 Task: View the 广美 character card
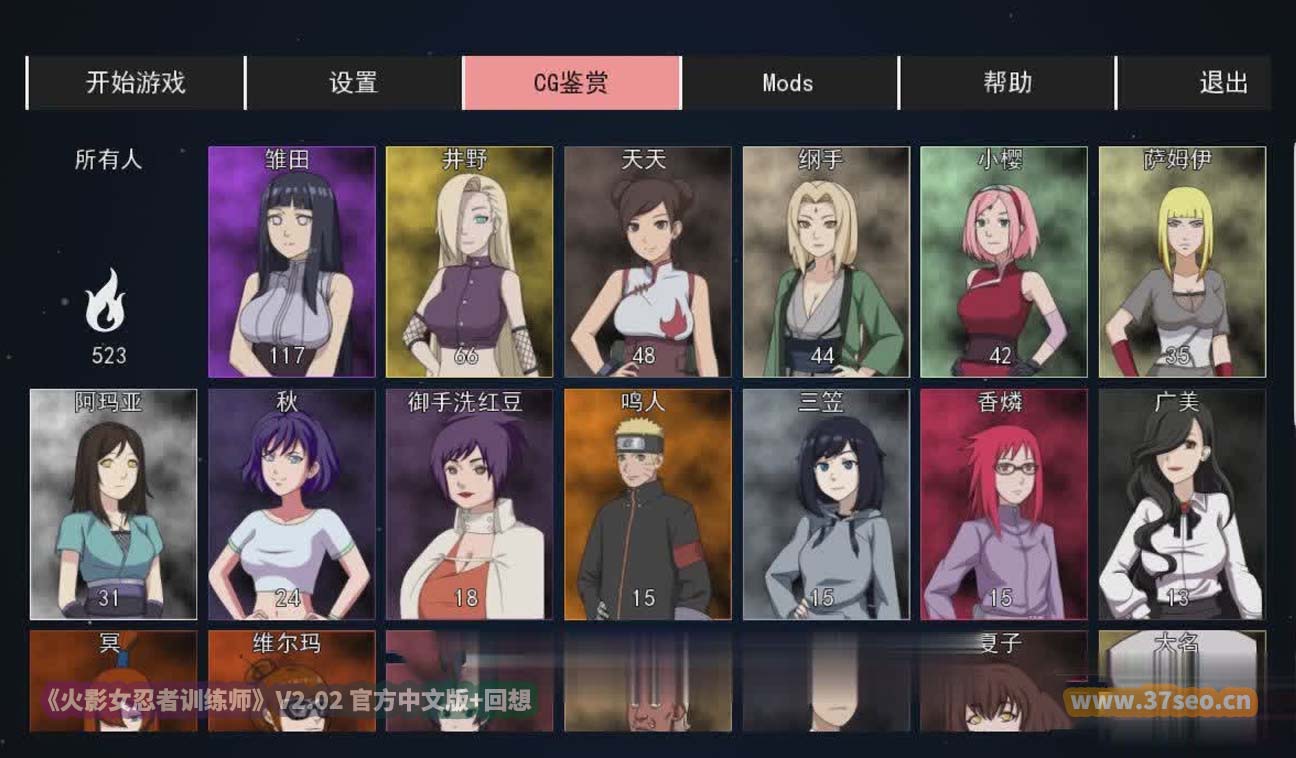(1182, 504)
